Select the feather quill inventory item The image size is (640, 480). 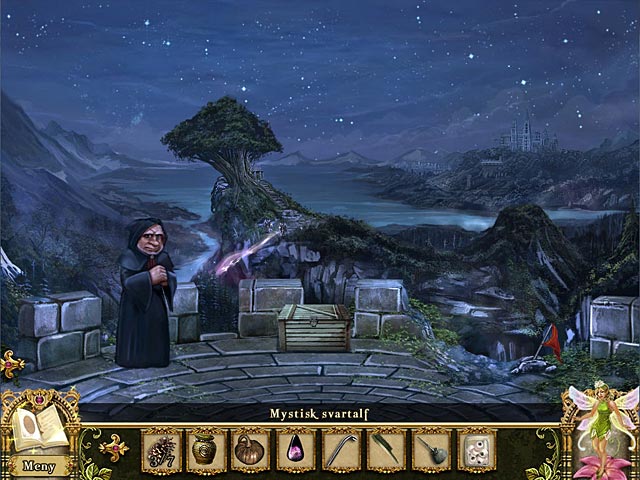386,449
